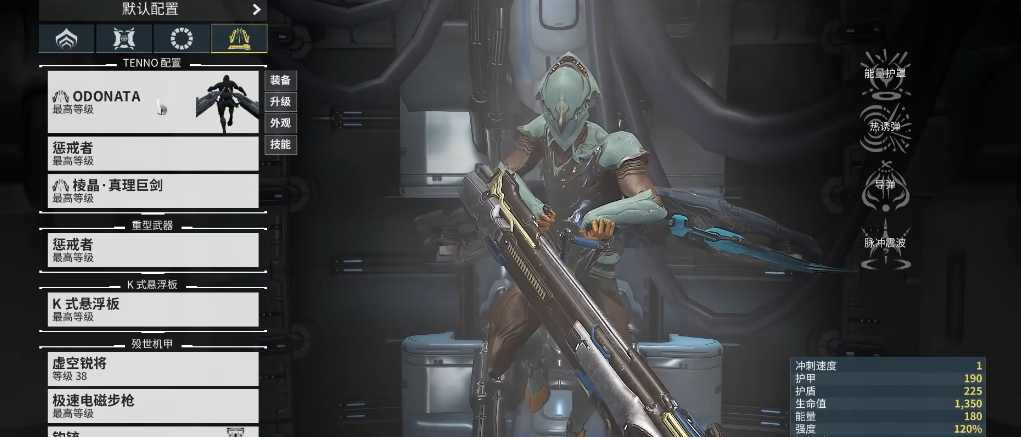Select the 虚空锐将 Necramech slot
The height and width of the screenshot is (437, 1021).
tap(153, 369)
